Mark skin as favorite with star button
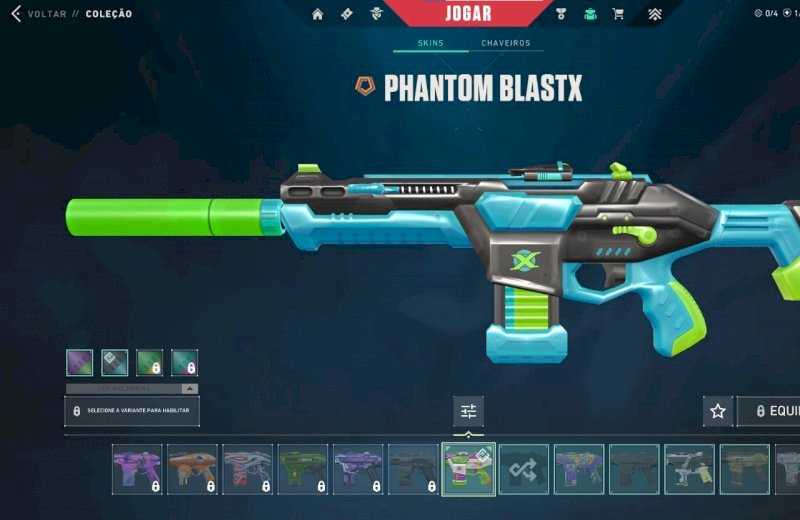800x520 pixels. click(717, 411)
